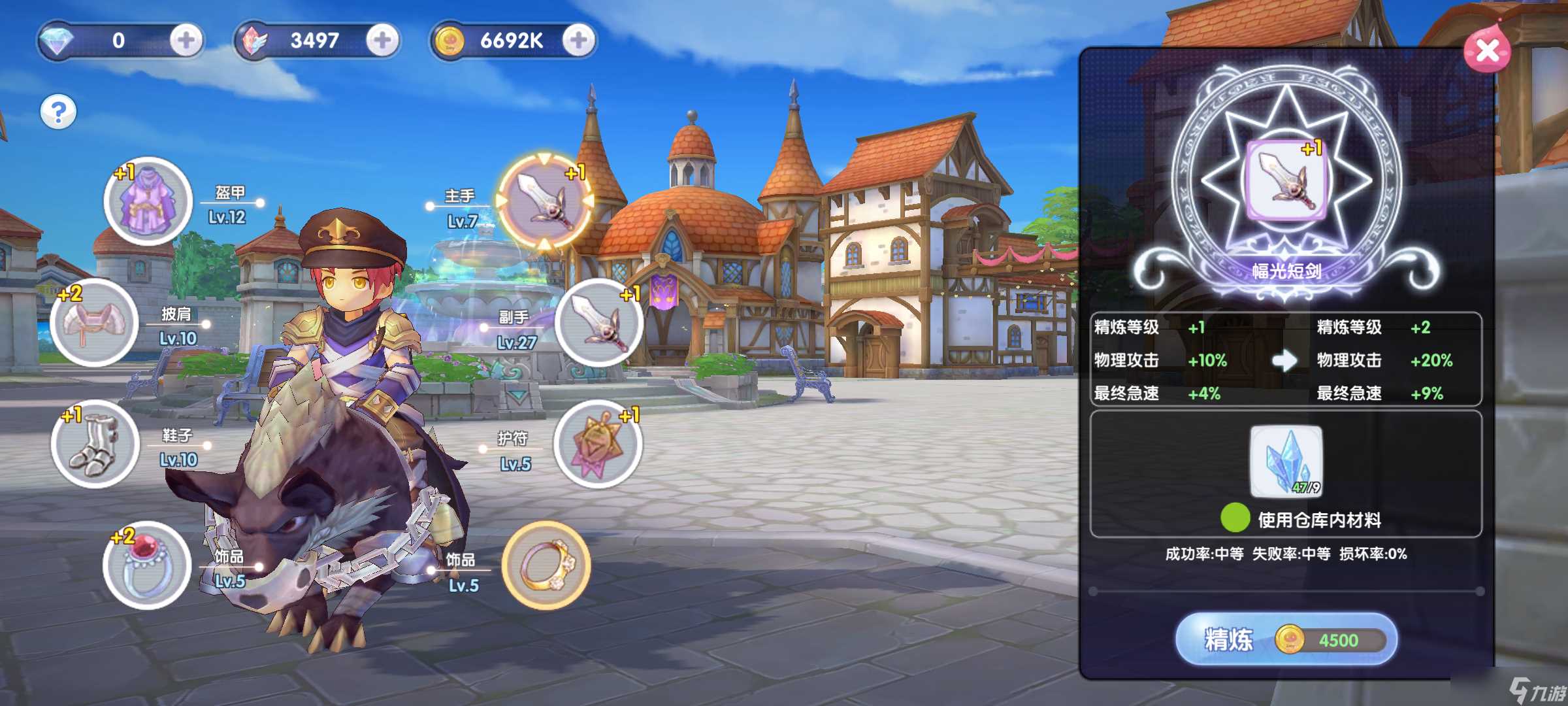This screenshot has width=1568, height=706.
Task: Select the ruby ring accessory slot
Action: pyautogui.click(x=147, y=565)
